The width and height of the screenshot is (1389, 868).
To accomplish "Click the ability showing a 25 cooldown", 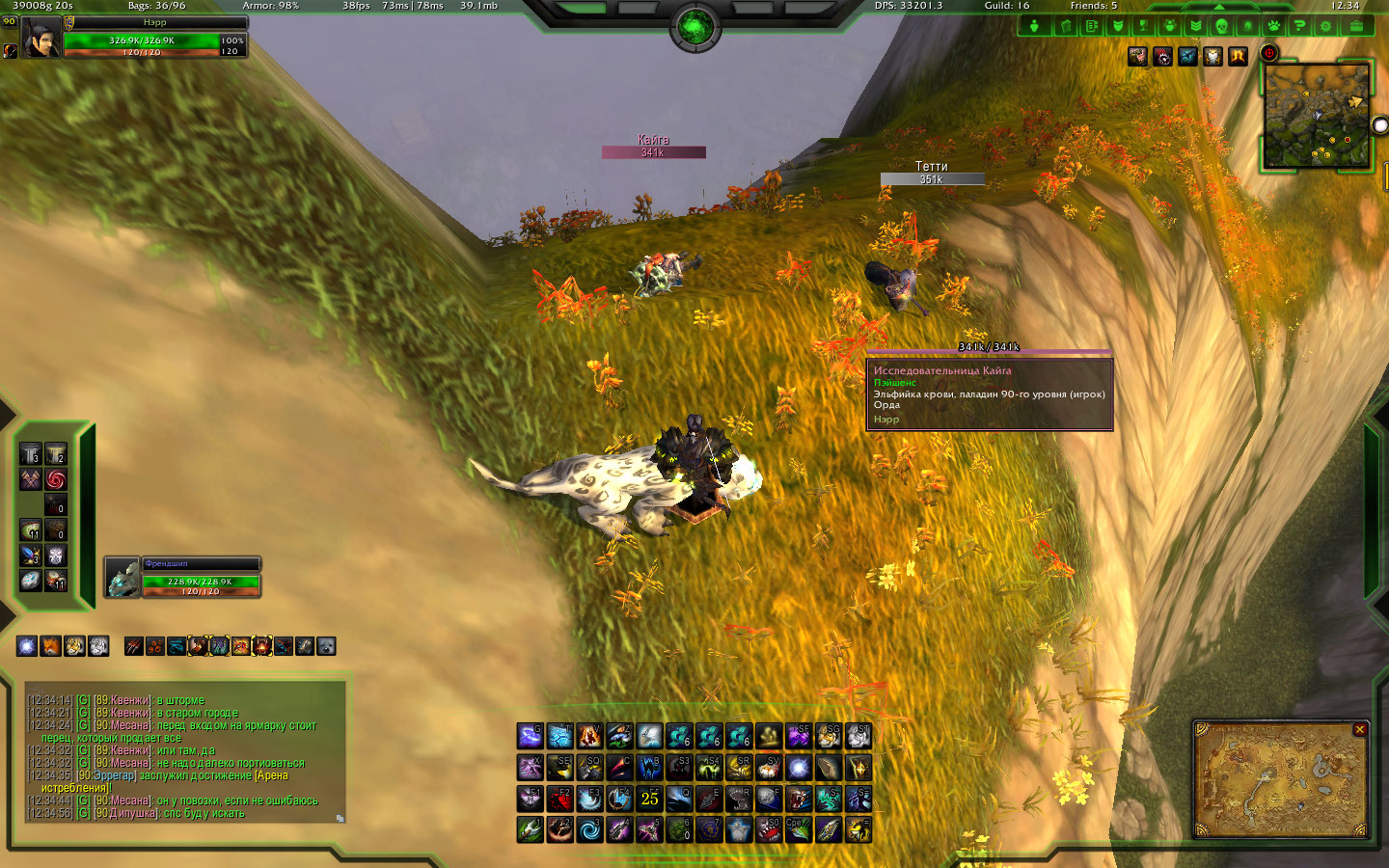I will 649,799.
